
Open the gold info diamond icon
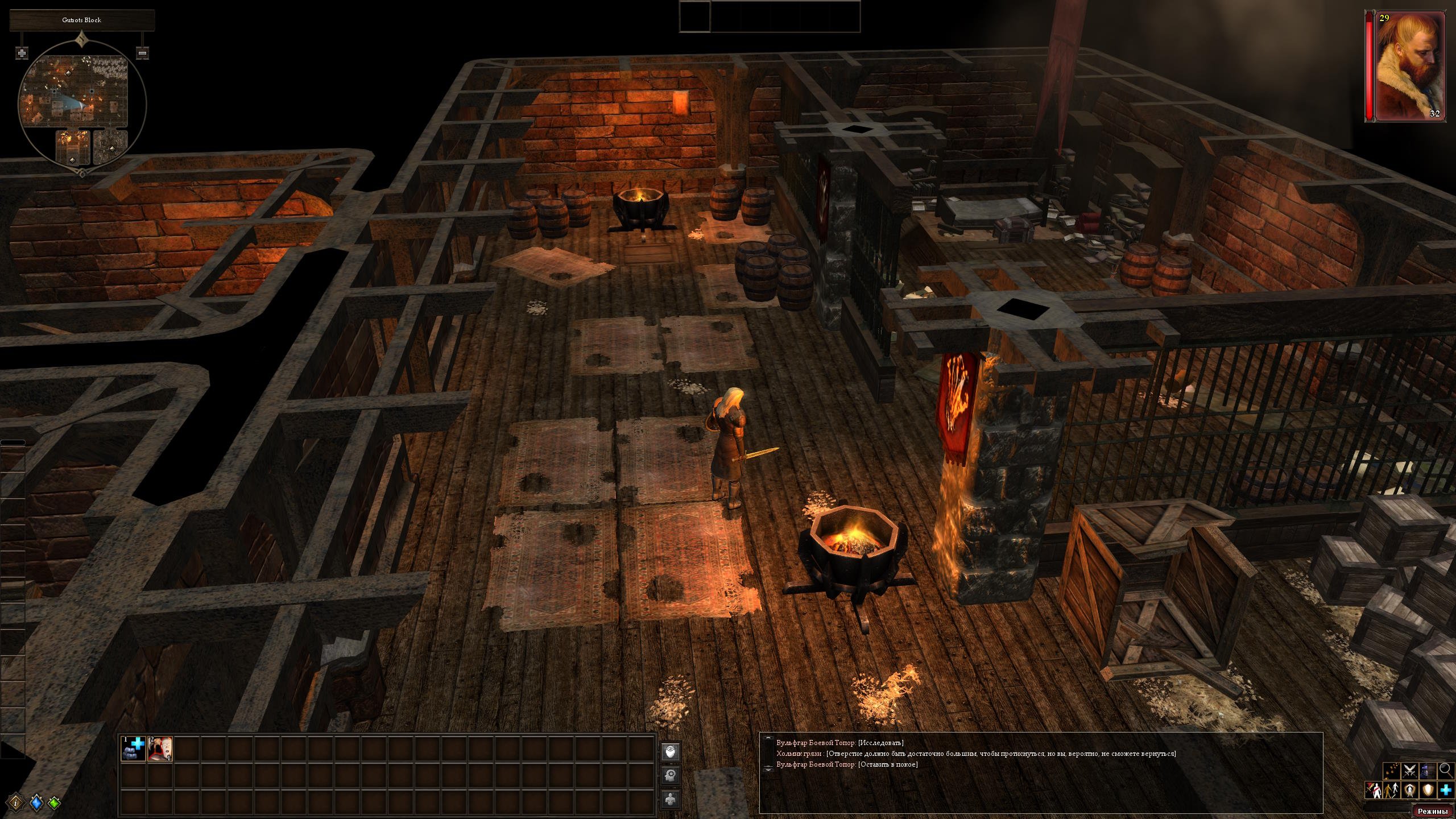16,803
